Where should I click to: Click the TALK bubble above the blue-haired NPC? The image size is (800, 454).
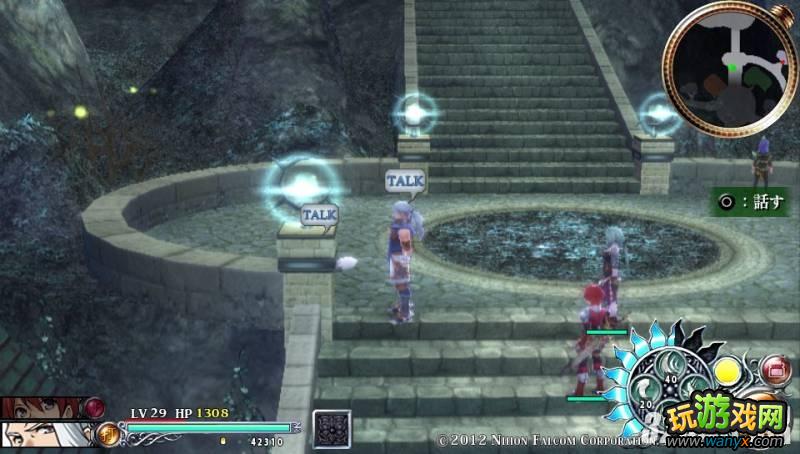click(x=405, y=181)
